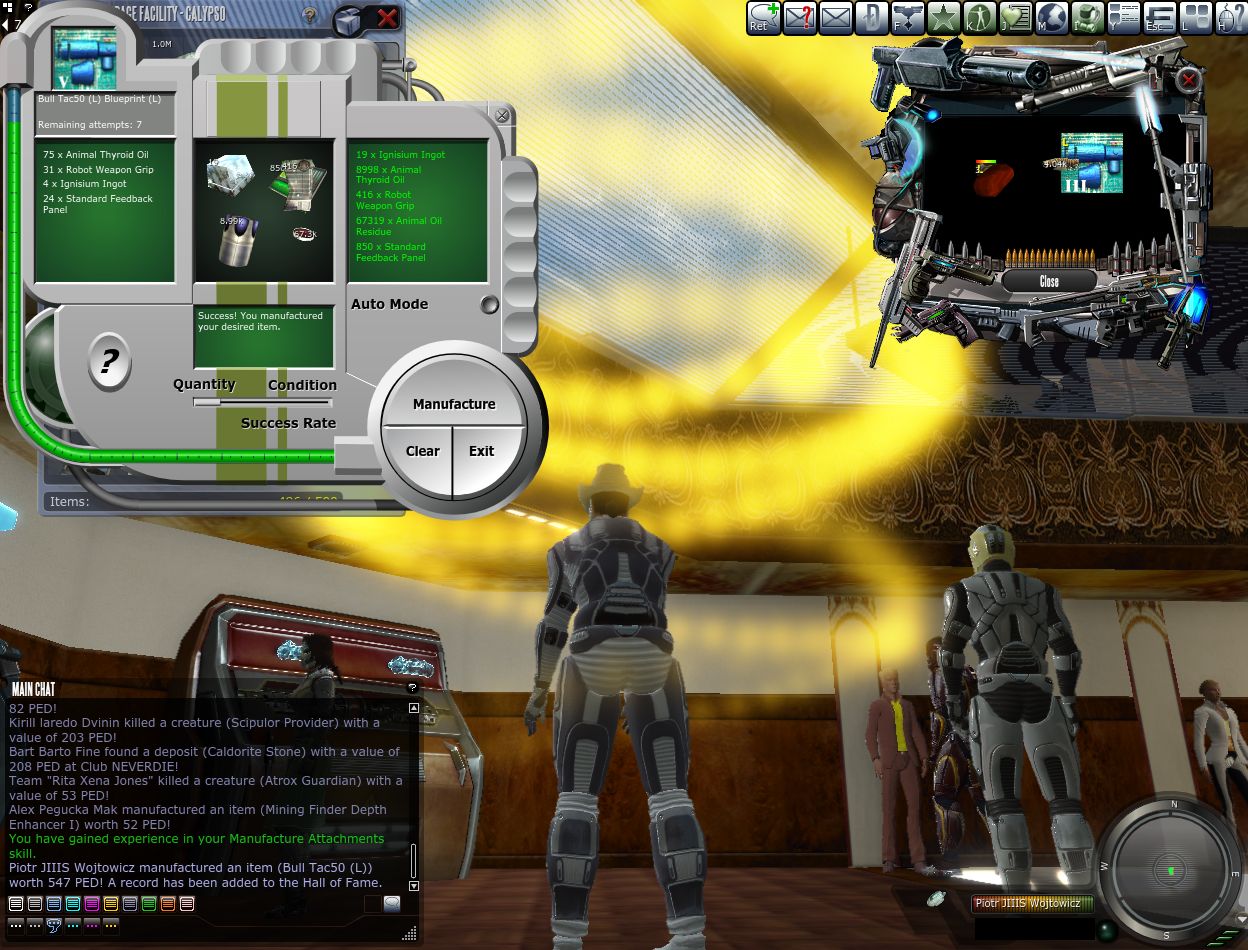Open the Esc system menu icon
Image resolution: width=1248 pixels, height=950 pixels.
point(1159,18)
